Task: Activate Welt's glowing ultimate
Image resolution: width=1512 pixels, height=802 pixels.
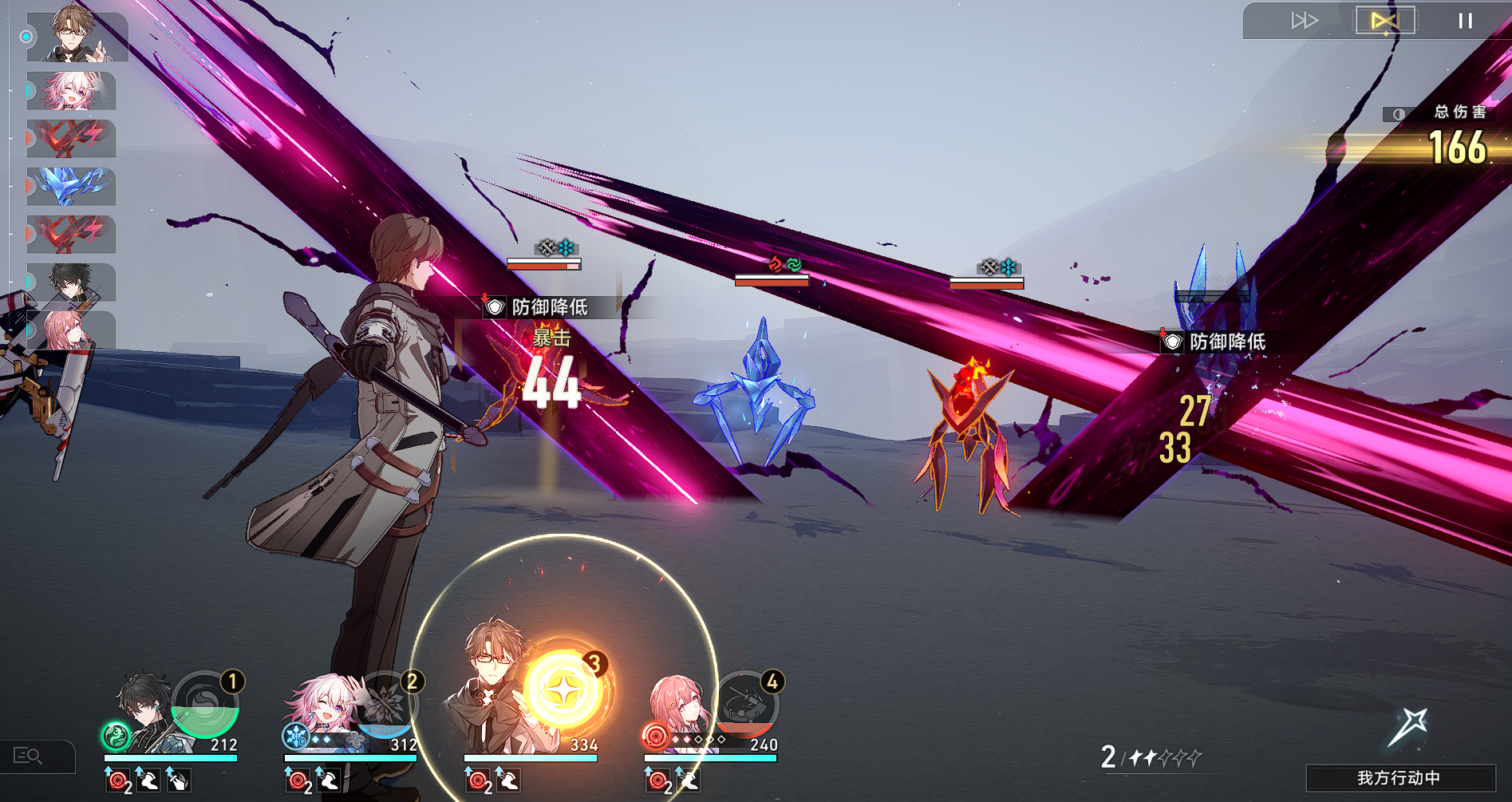Action: [563, 689]
